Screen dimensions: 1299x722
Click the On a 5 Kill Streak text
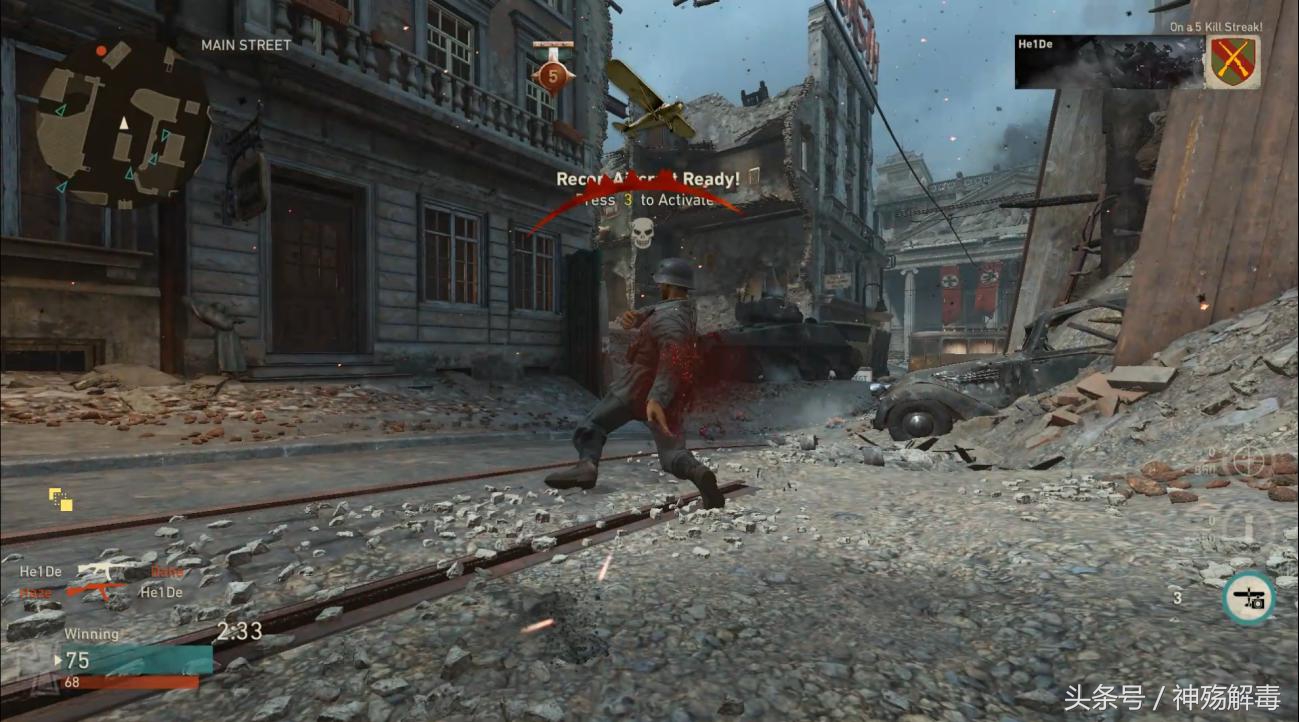point(1215,28)
